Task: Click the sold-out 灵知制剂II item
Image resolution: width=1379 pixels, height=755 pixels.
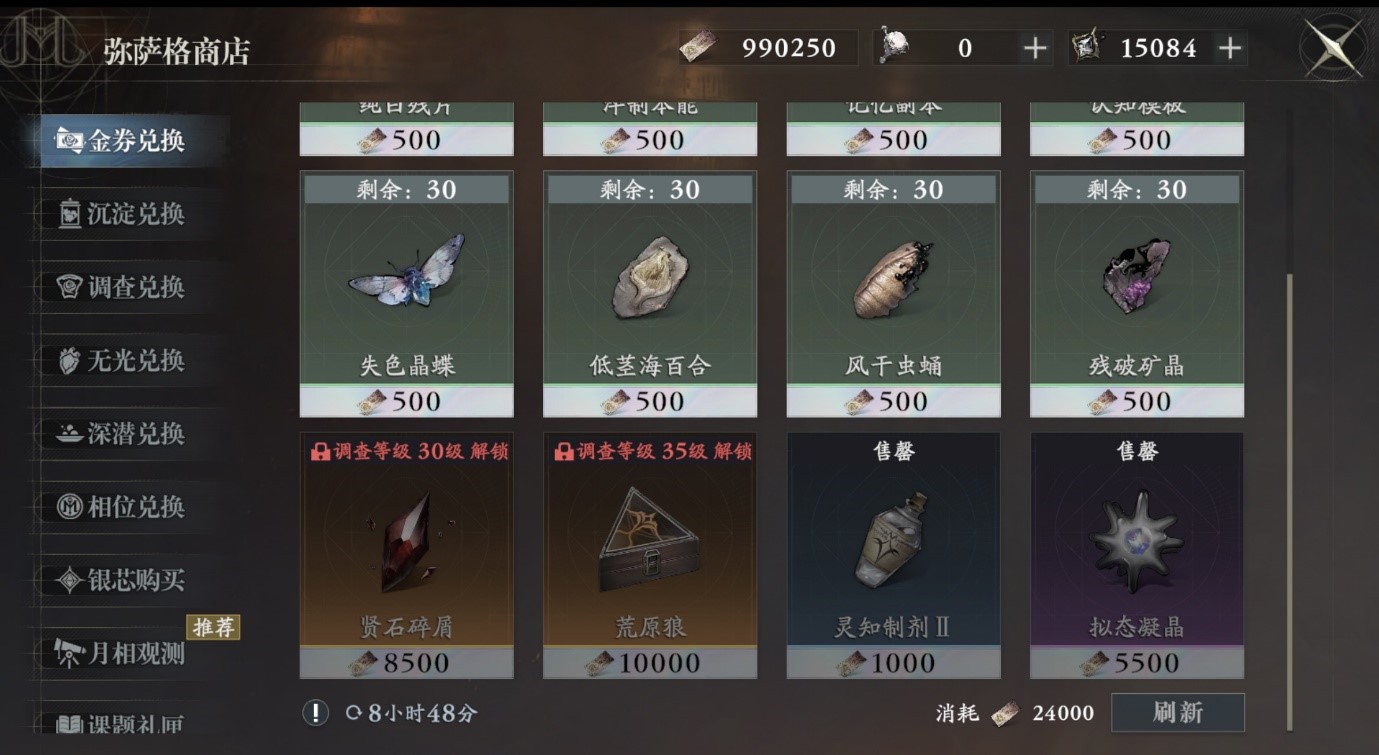Action: click(893, 555)
